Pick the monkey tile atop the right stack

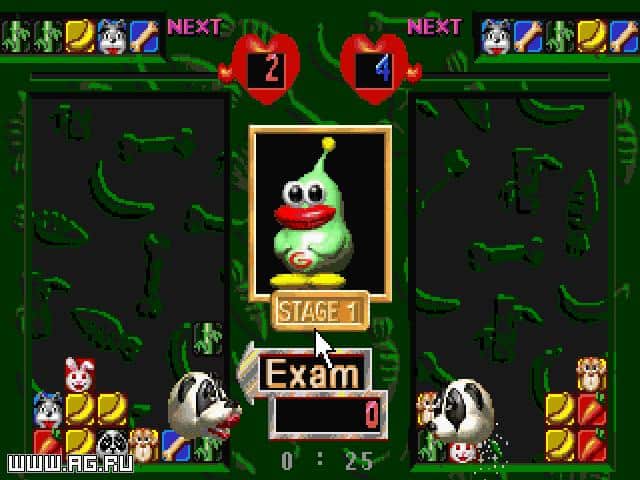(593, 375)
